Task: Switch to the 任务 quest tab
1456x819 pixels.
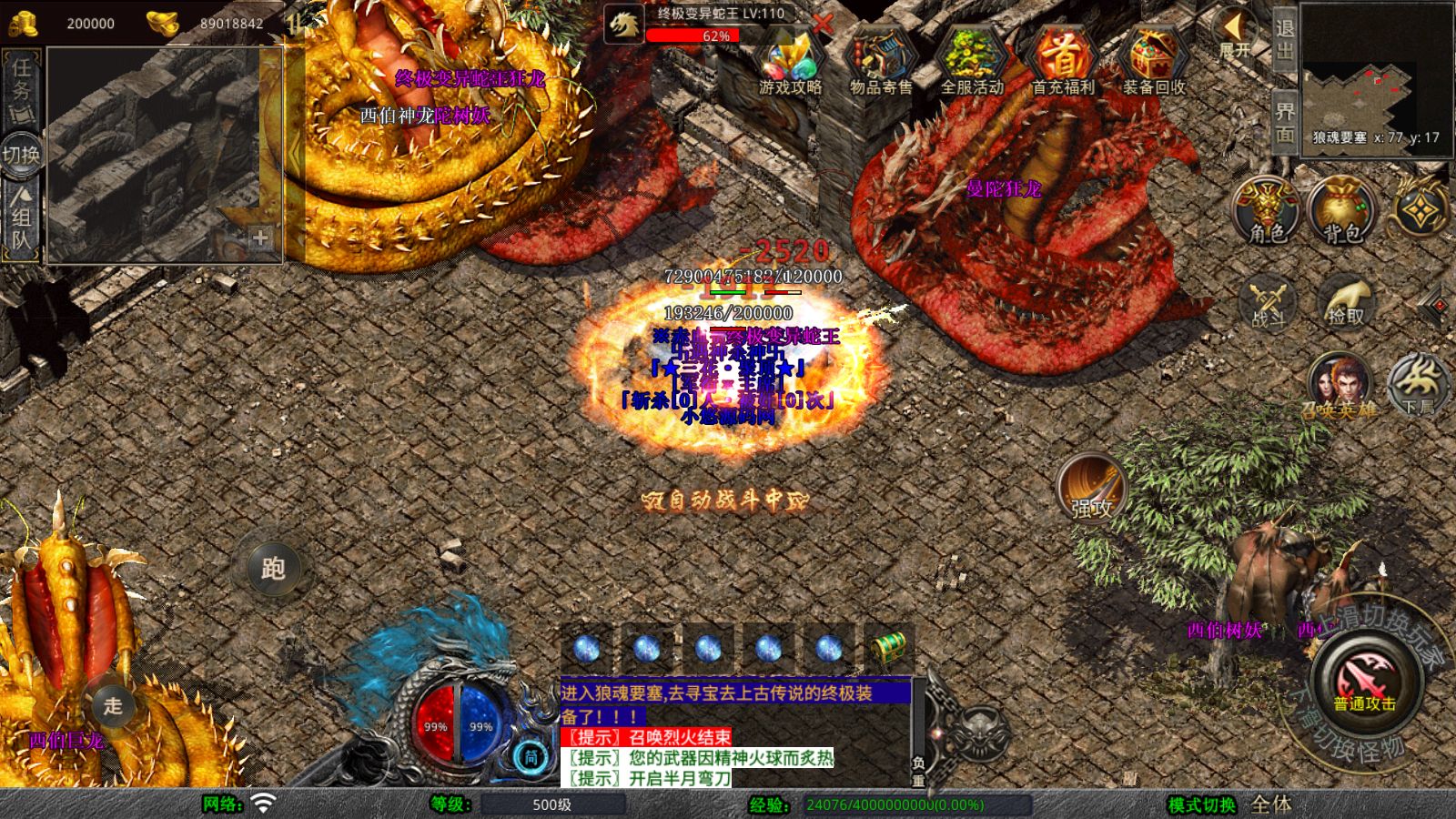Action: pyautogui.click(x=21, y=86)
